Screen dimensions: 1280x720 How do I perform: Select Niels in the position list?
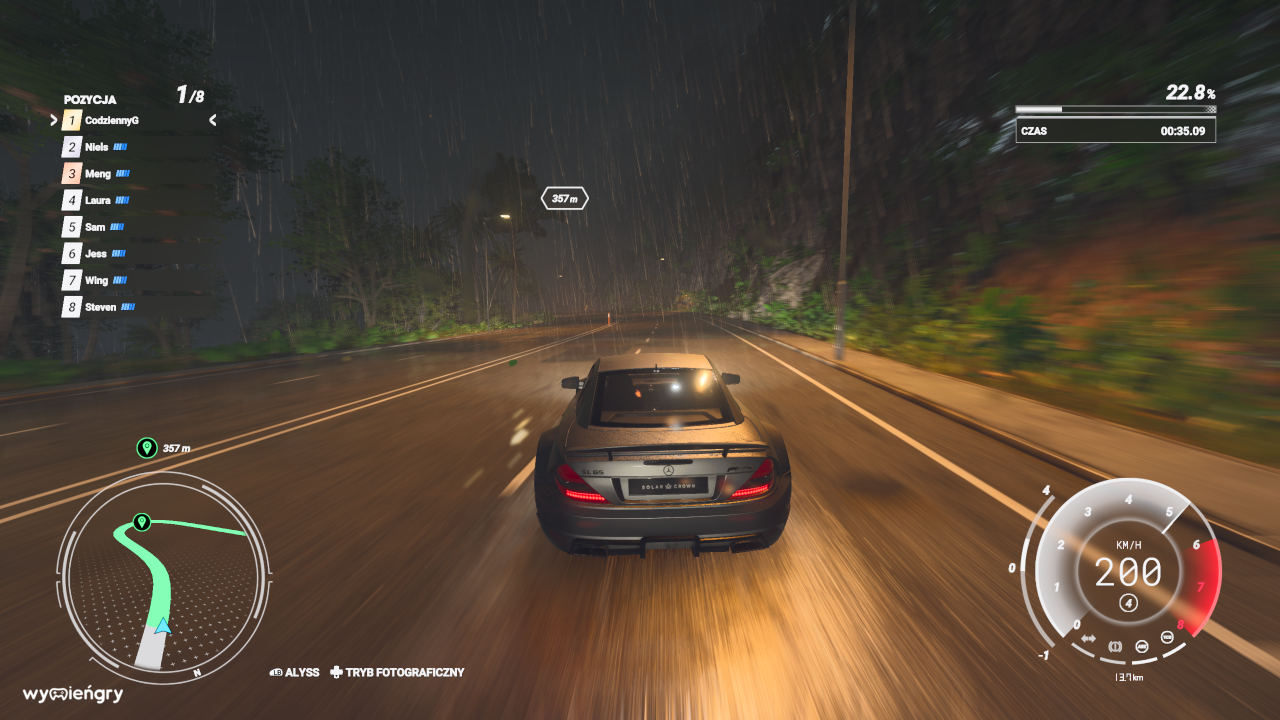coord(97,147)
